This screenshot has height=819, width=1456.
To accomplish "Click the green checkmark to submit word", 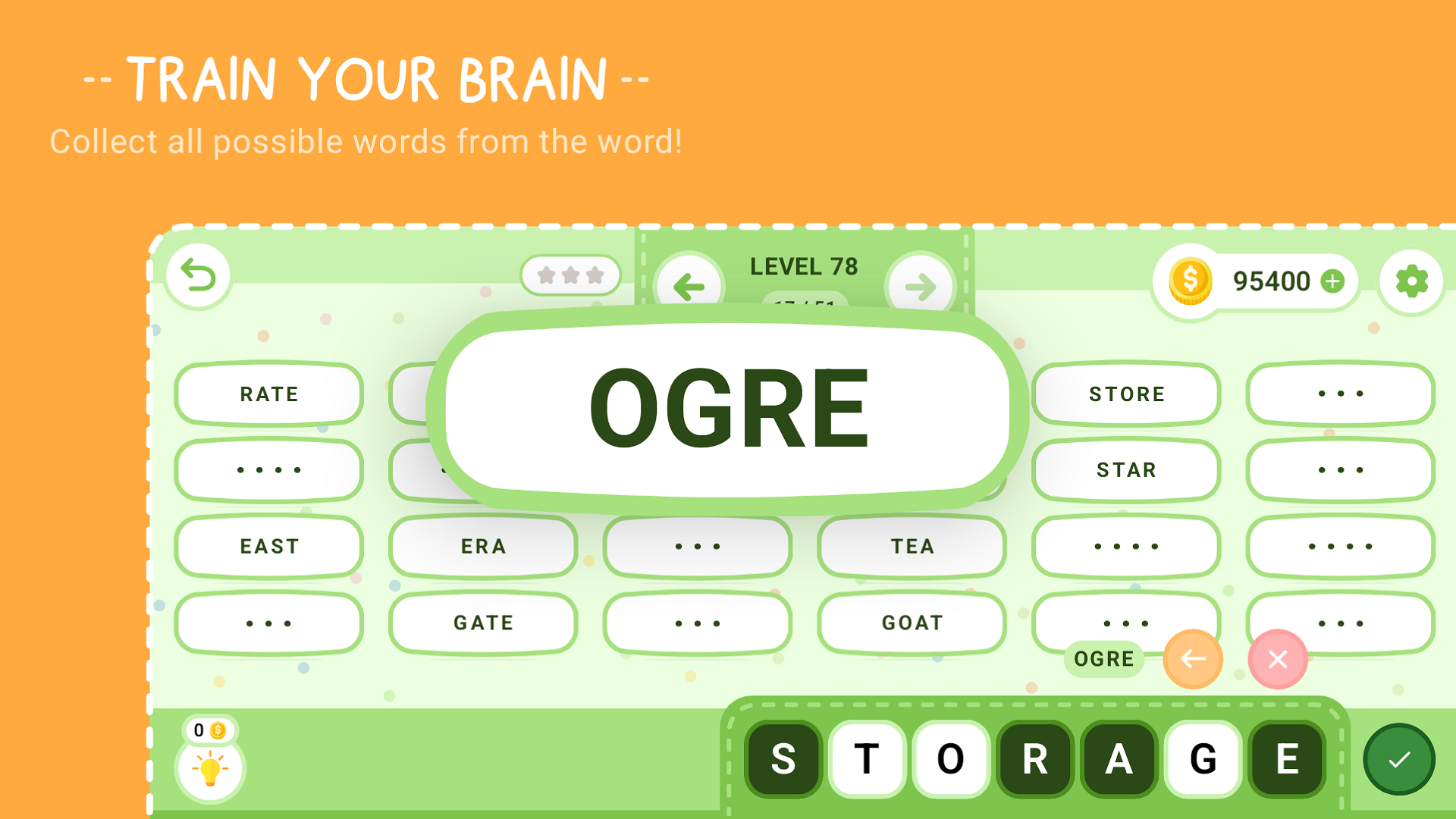I will 1400,759.
